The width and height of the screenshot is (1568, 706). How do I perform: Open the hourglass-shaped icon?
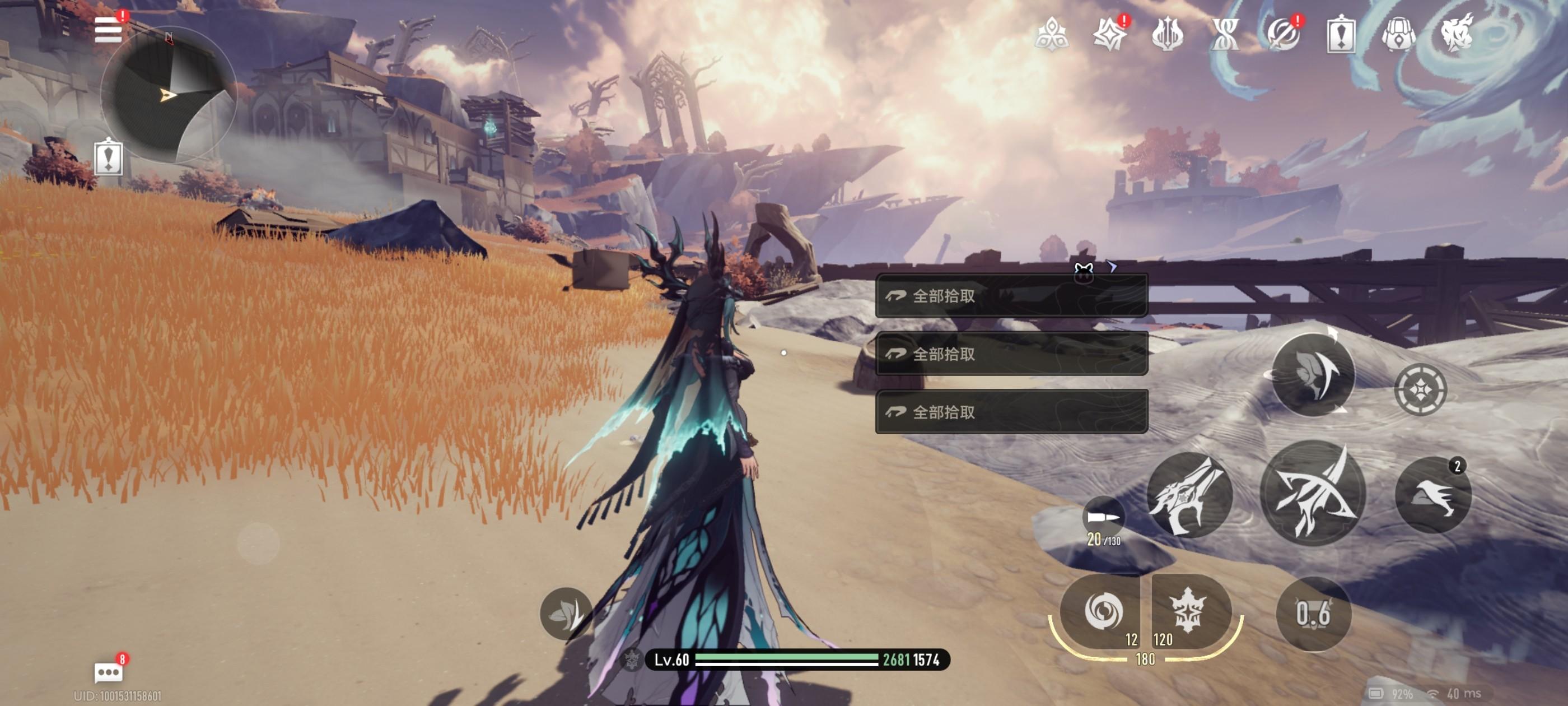1225,34
